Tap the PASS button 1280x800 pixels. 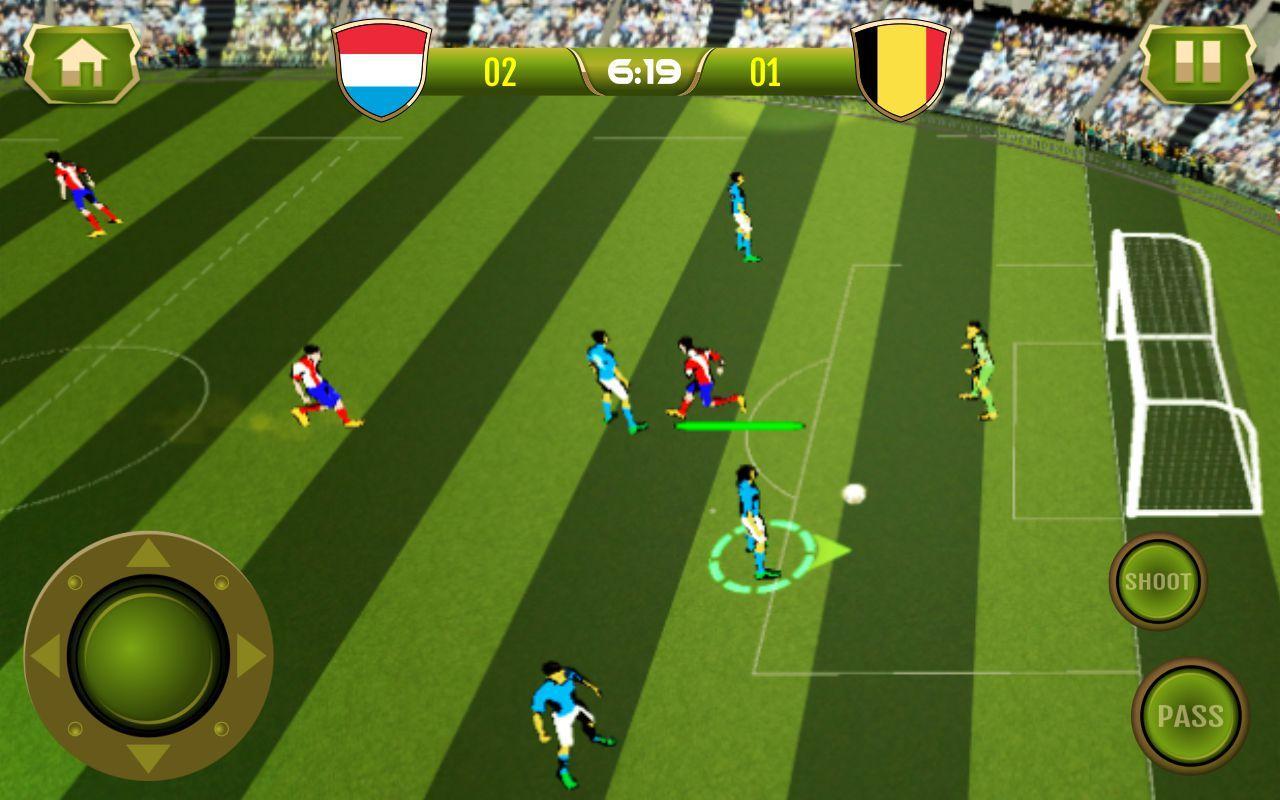pos(1190,716)
